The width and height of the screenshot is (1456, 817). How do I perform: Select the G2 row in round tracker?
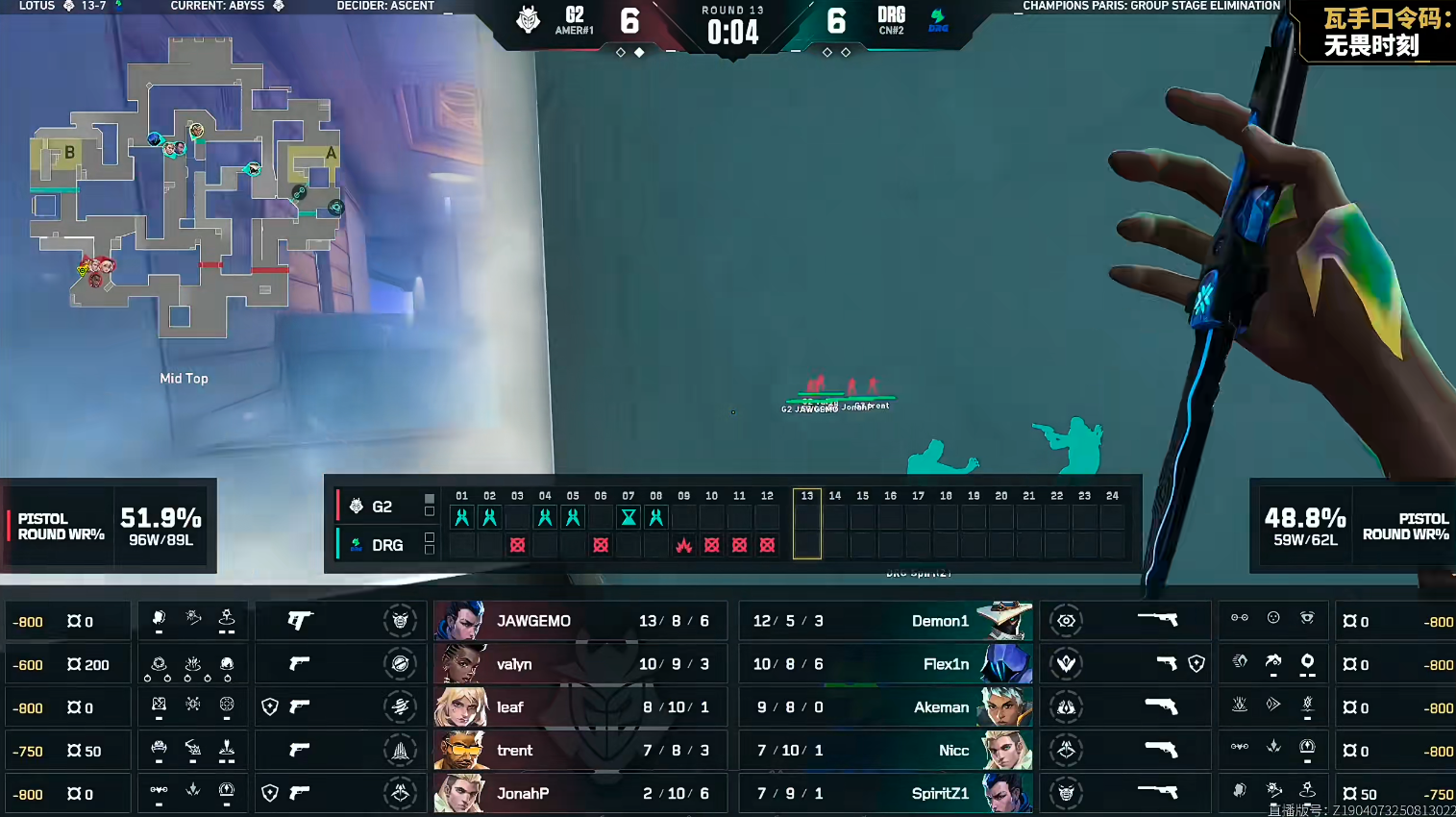tap(382, 507)
